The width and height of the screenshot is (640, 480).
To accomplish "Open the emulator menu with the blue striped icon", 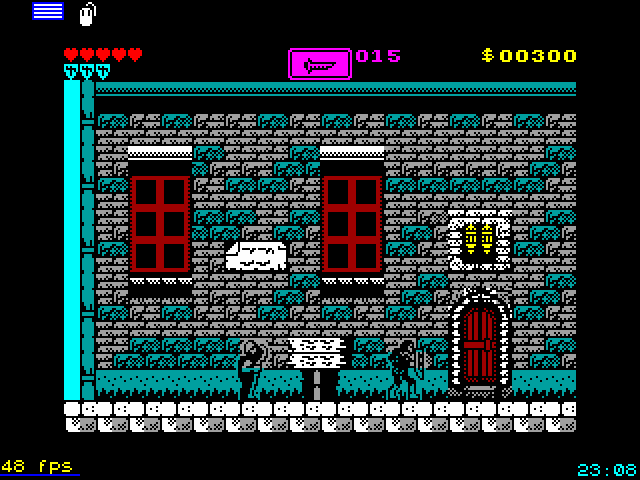I will [47, 11].
